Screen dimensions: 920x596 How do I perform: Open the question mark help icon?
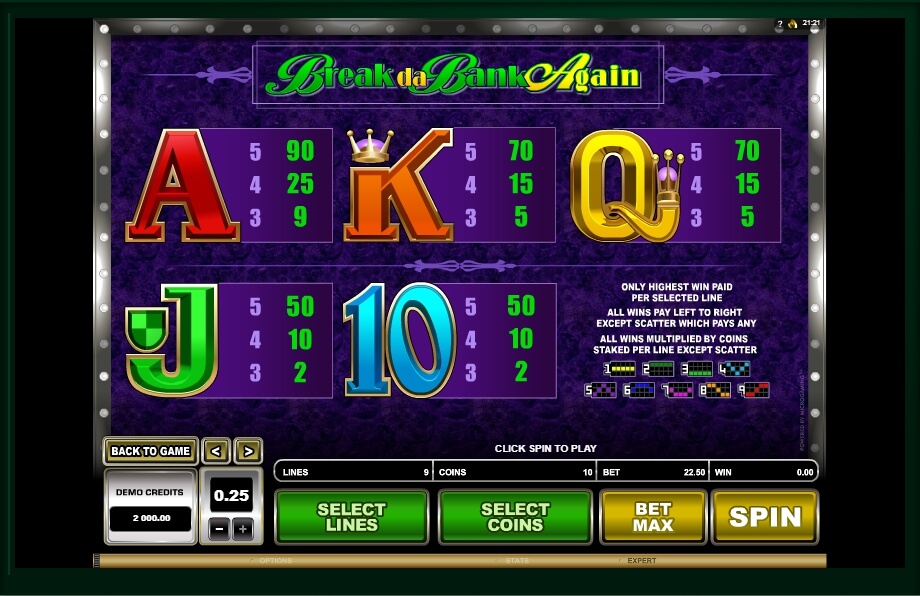pos(780,23)
